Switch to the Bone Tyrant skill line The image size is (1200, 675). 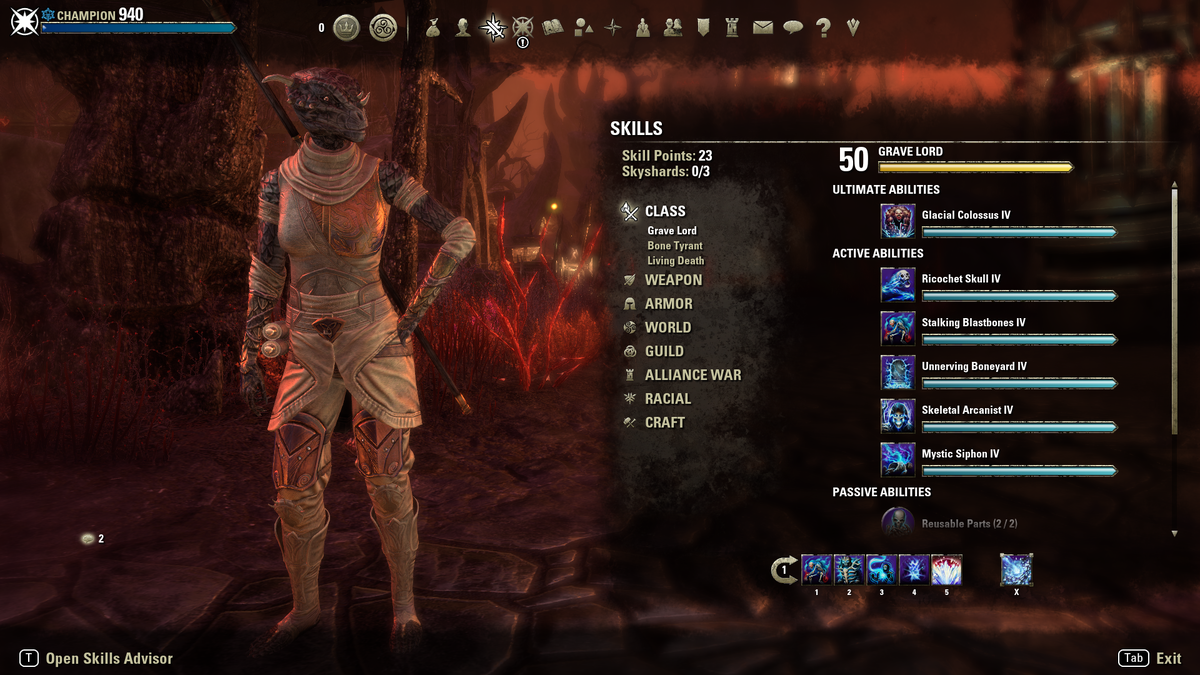674,246
